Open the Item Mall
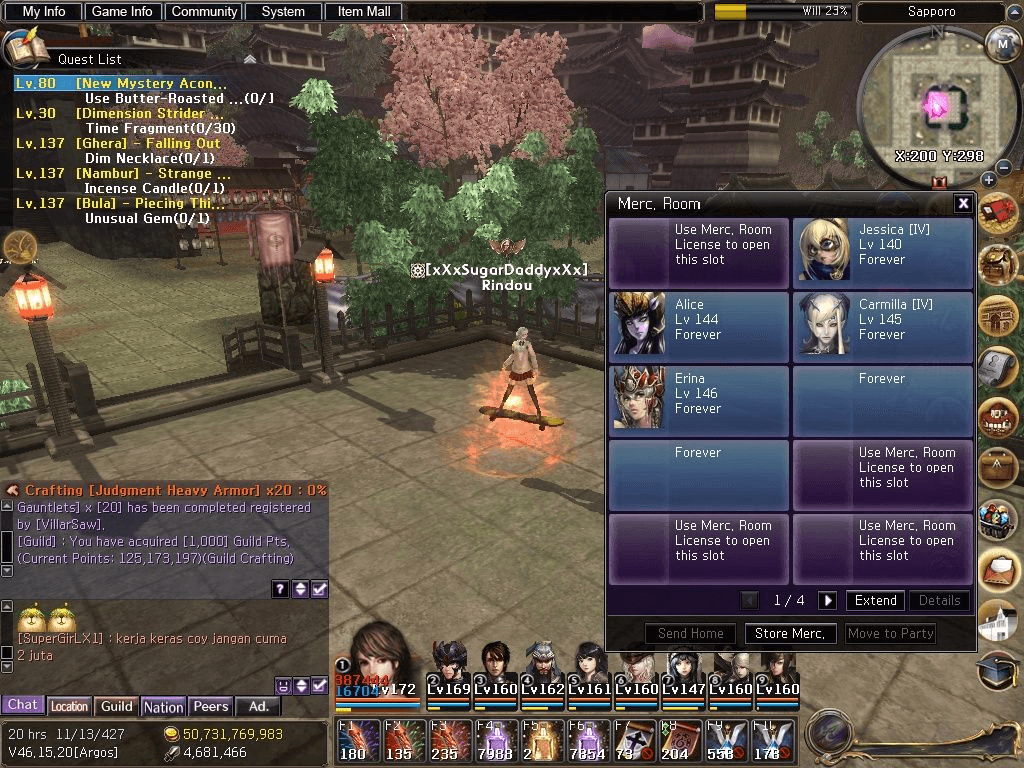The image size is (1024, 768). click(x=364, y=12)
